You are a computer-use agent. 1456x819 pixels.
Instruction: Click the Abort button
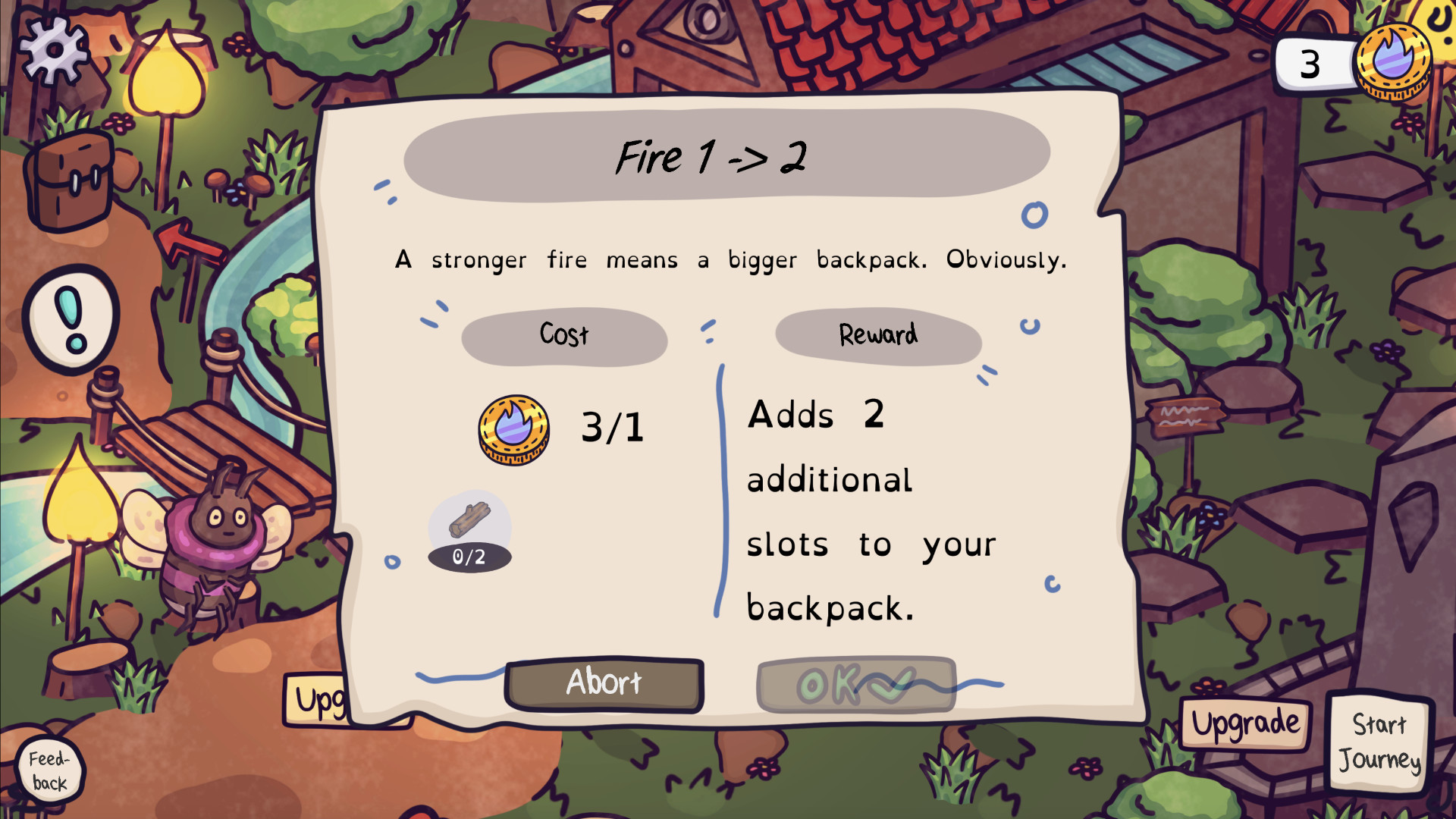click(604, 683)
